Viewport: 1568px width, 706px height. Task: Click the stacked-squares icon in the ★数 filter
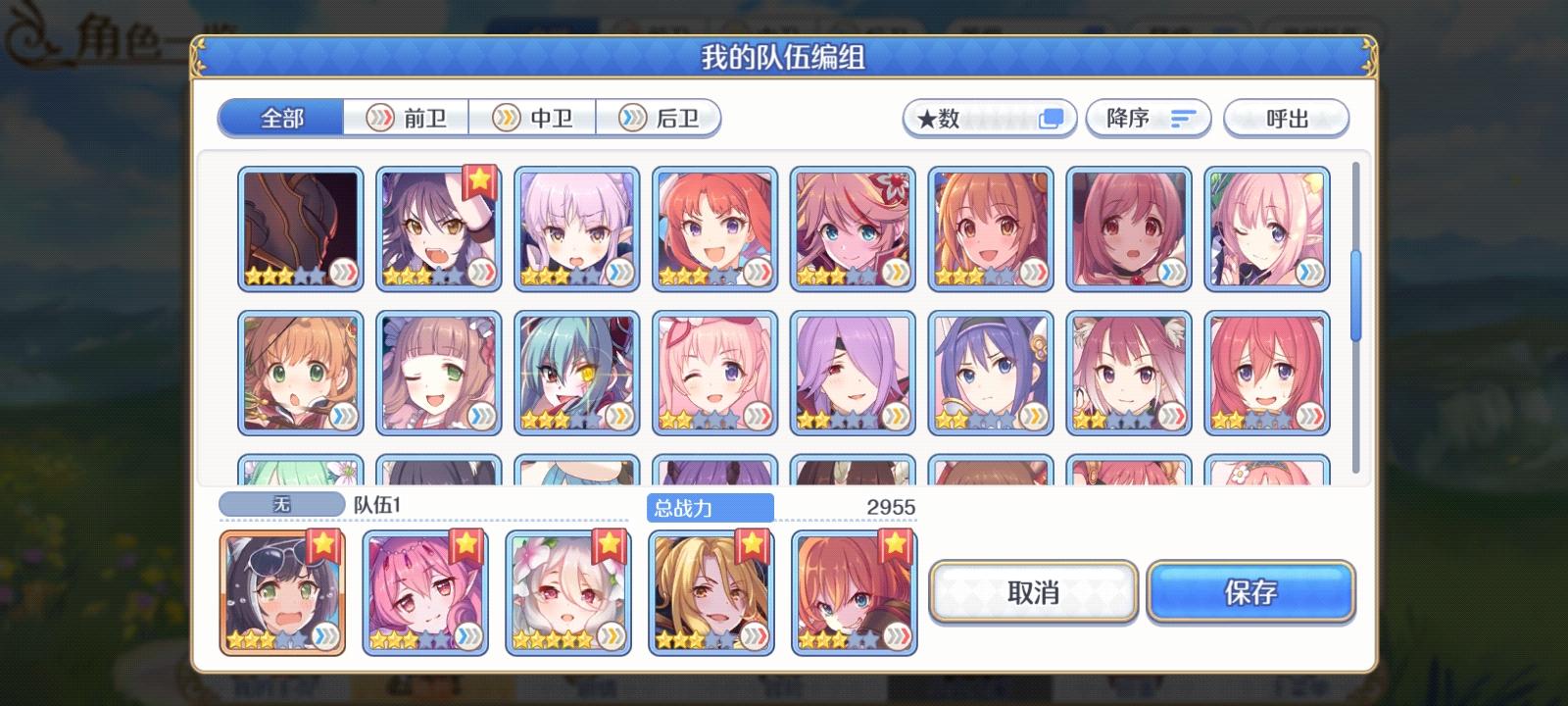coord(1052,118)
